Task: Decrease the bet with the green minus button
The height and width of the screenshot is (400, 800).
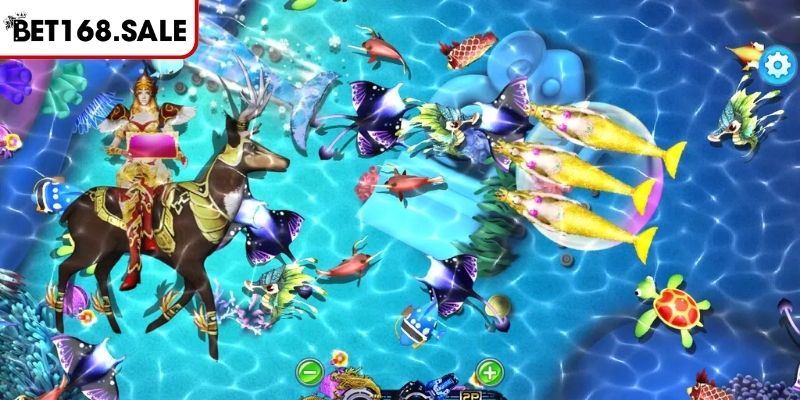Action: (x=309, y=373)
